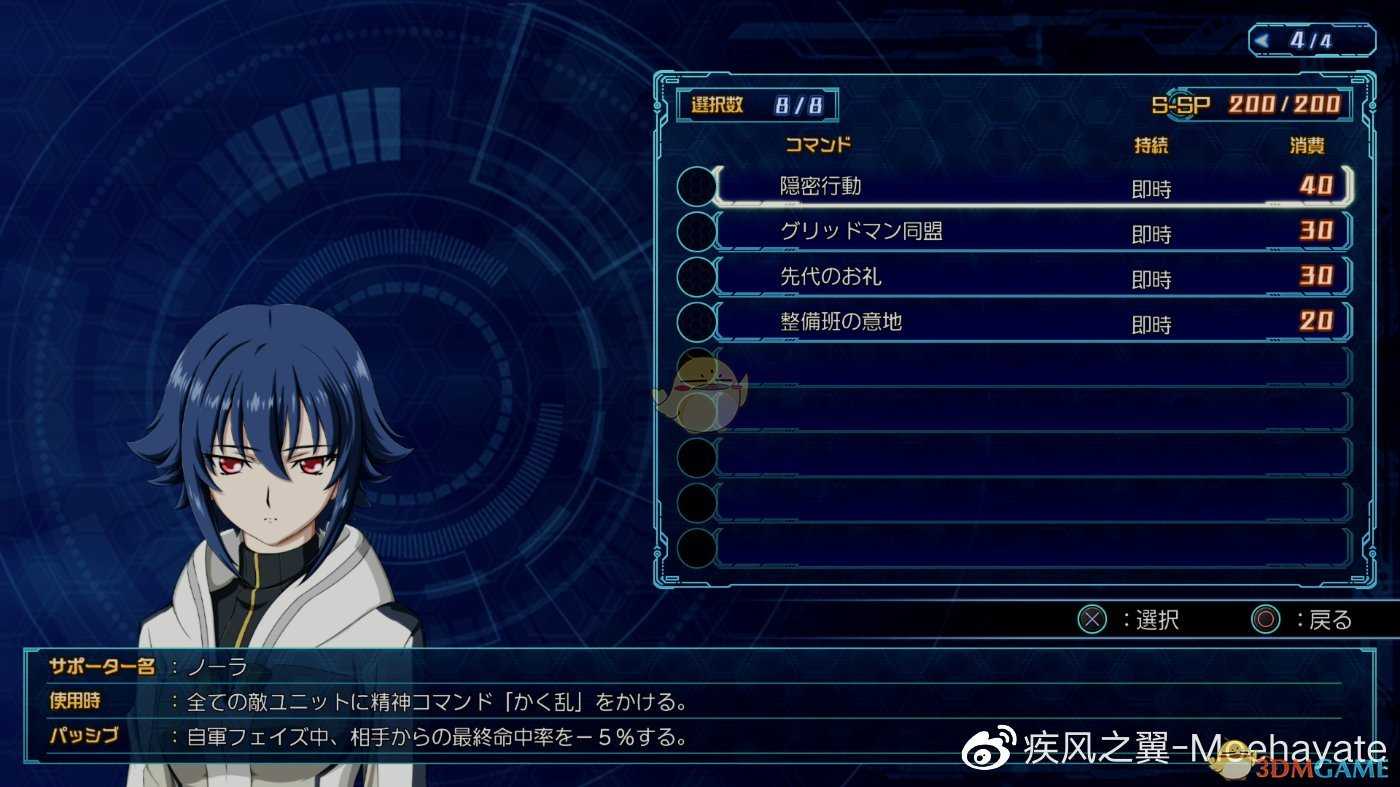The height and width of the screenshot is (787, 1400).
Task: Open the コマンド column header
Action: [x=820, y=145]
